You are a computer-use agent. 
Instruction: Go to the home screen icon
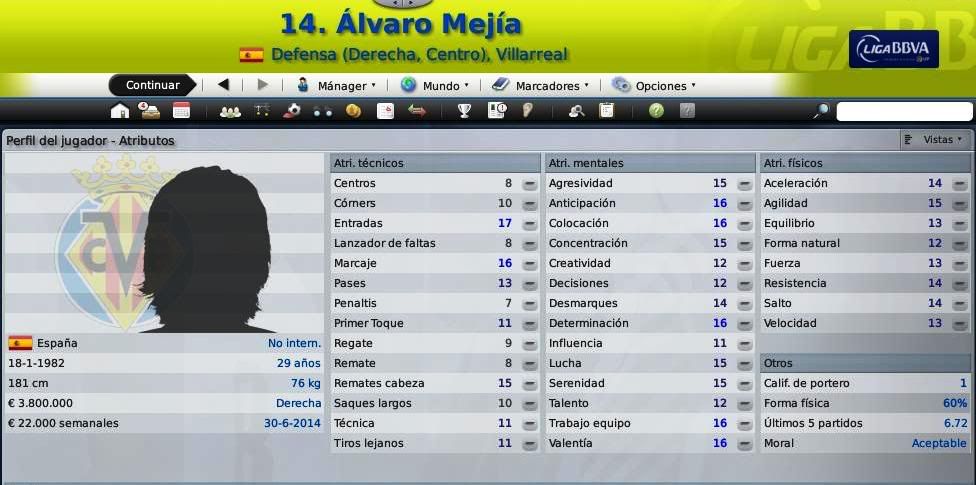pos(120,111)
